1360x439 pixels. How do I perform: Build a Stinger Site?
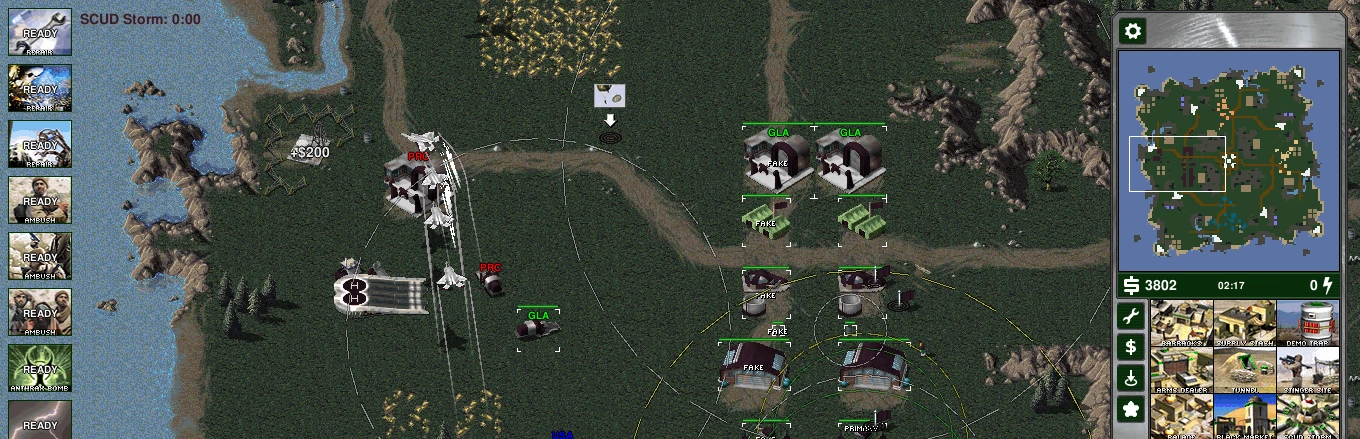click(1307, 370)
